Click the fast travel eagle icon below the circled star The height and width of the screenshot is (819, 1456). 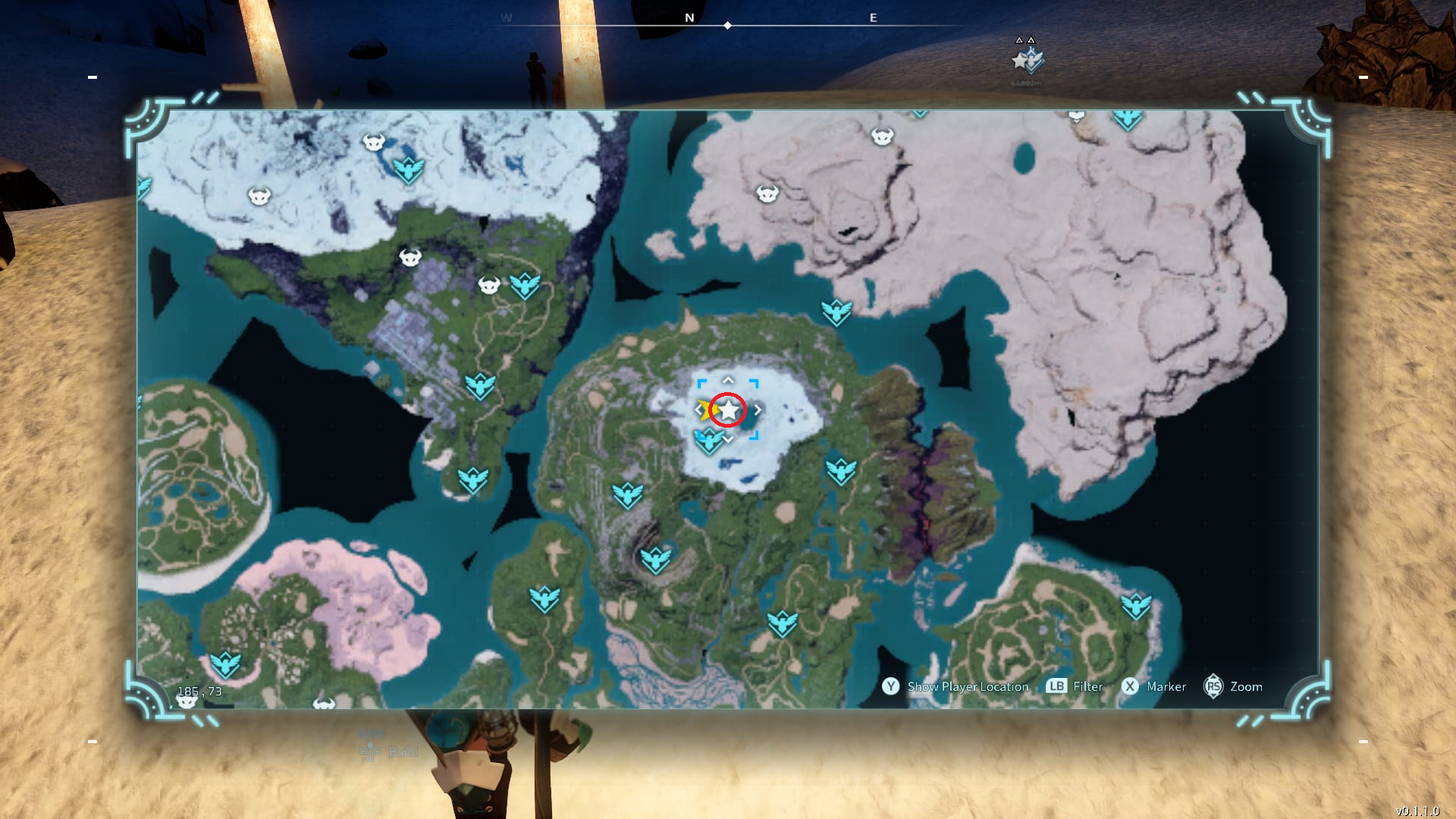pos(710,441)
